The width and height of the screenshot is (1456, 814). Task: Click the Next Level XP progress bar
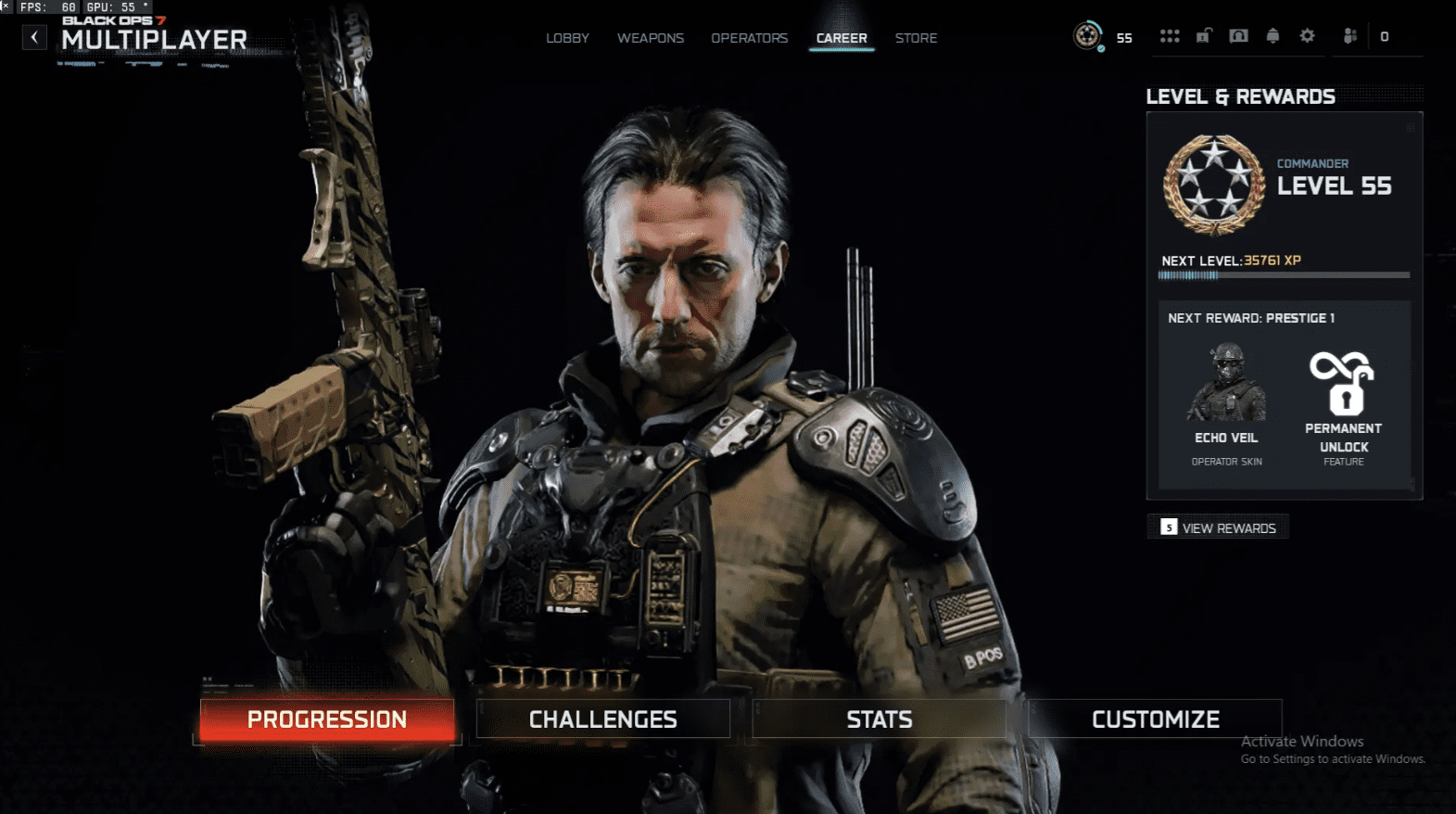pyautogui.click(x=1270, y=274)
